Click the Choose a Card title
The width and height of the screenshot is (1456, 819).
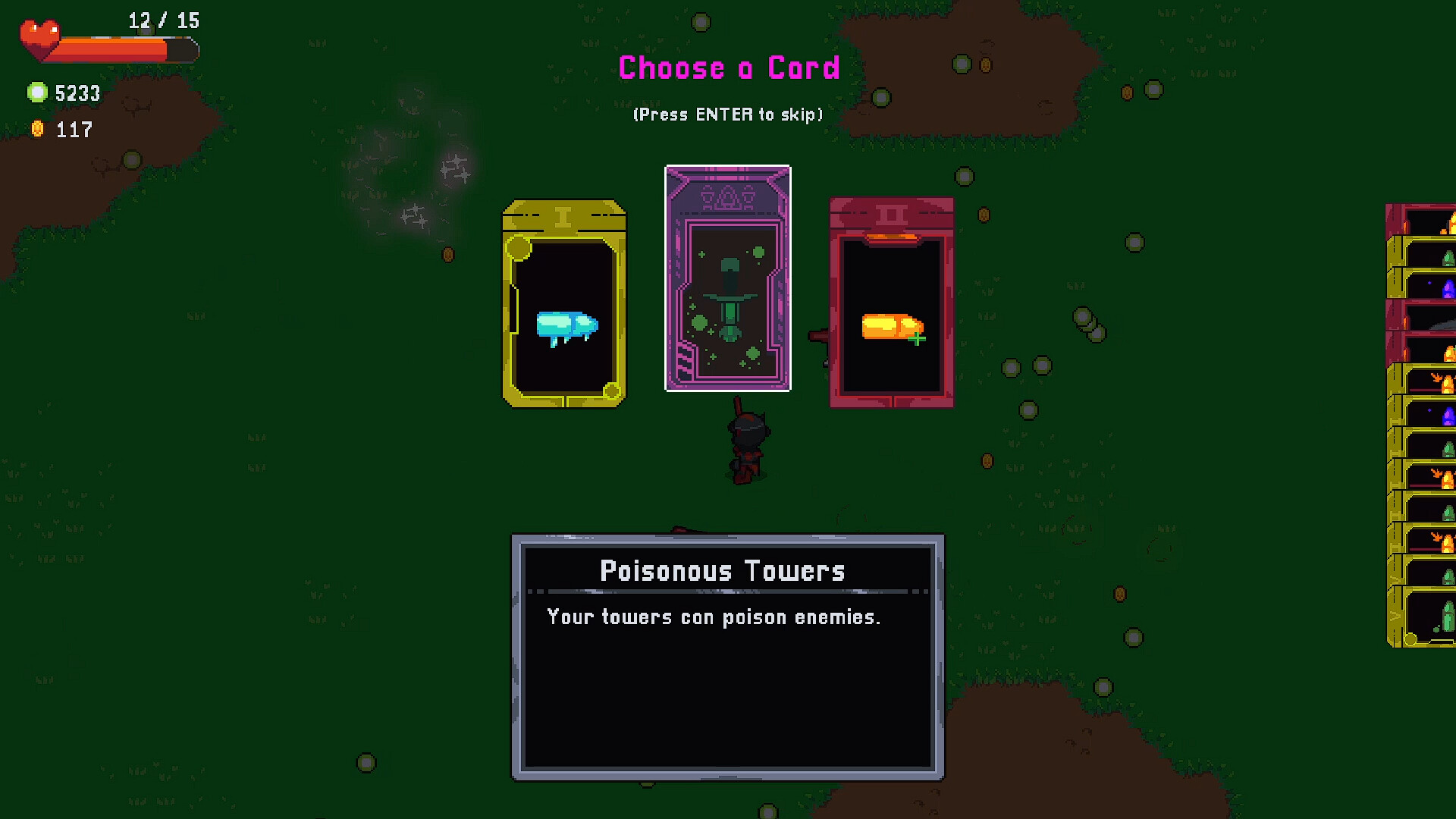pos(727,67)
